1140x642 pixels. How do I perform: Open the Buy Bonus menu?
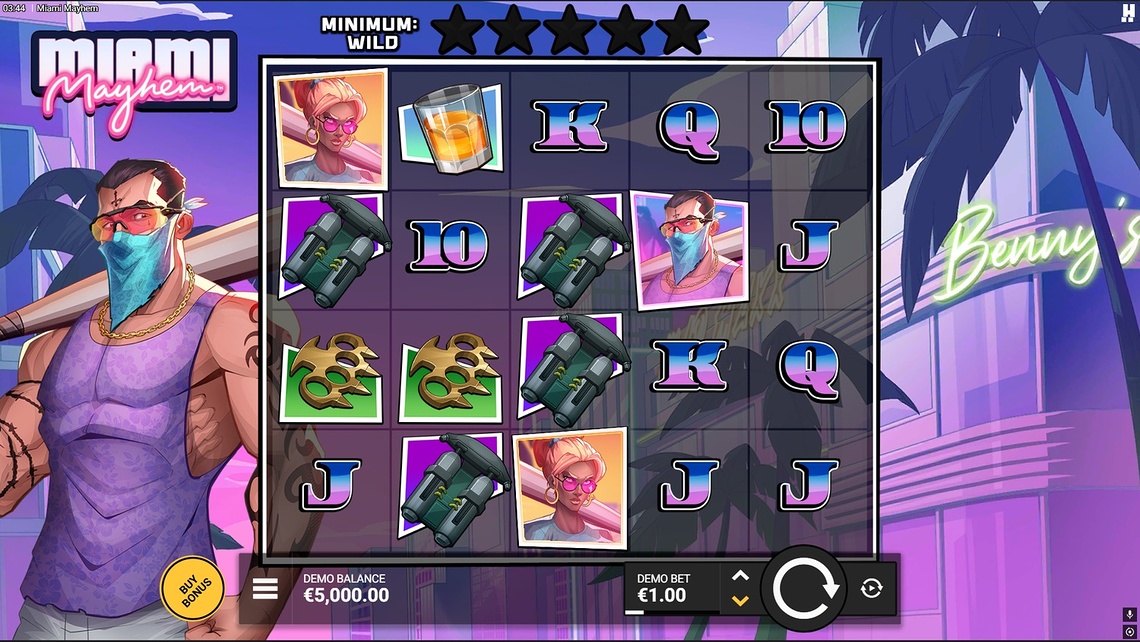coord(191,589)
